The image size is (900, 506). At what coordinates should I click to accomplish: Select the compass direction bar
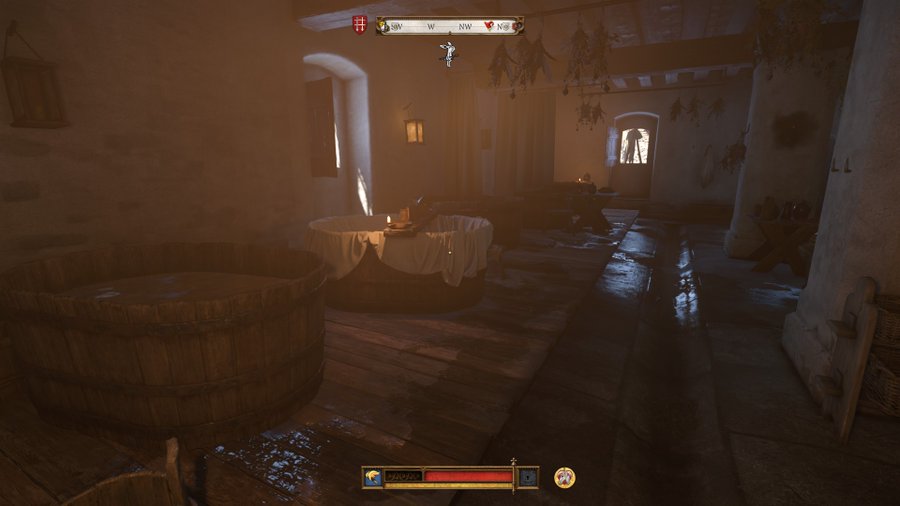click(449, 26)
